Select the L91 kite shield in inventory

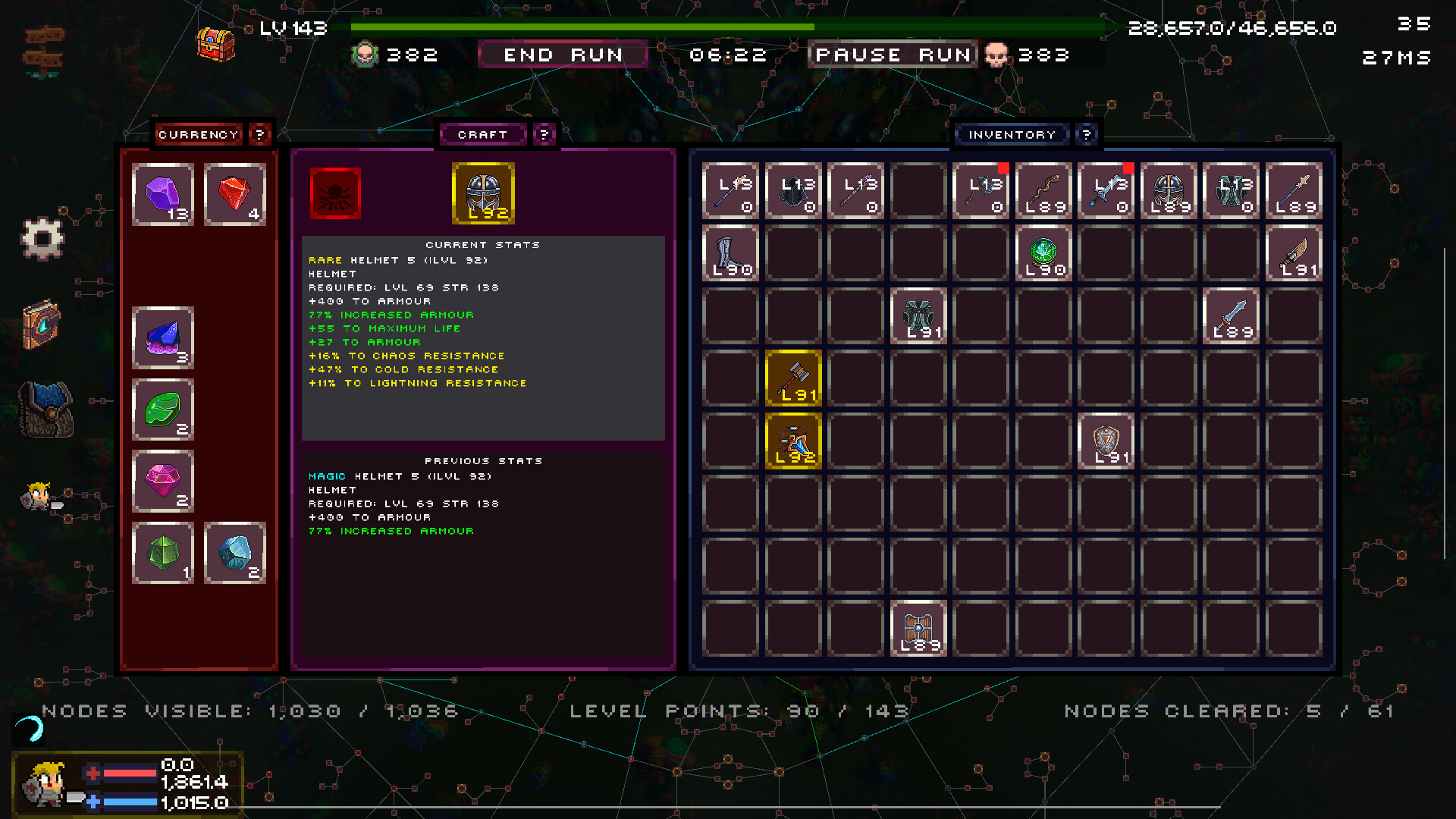(1105, 441)
